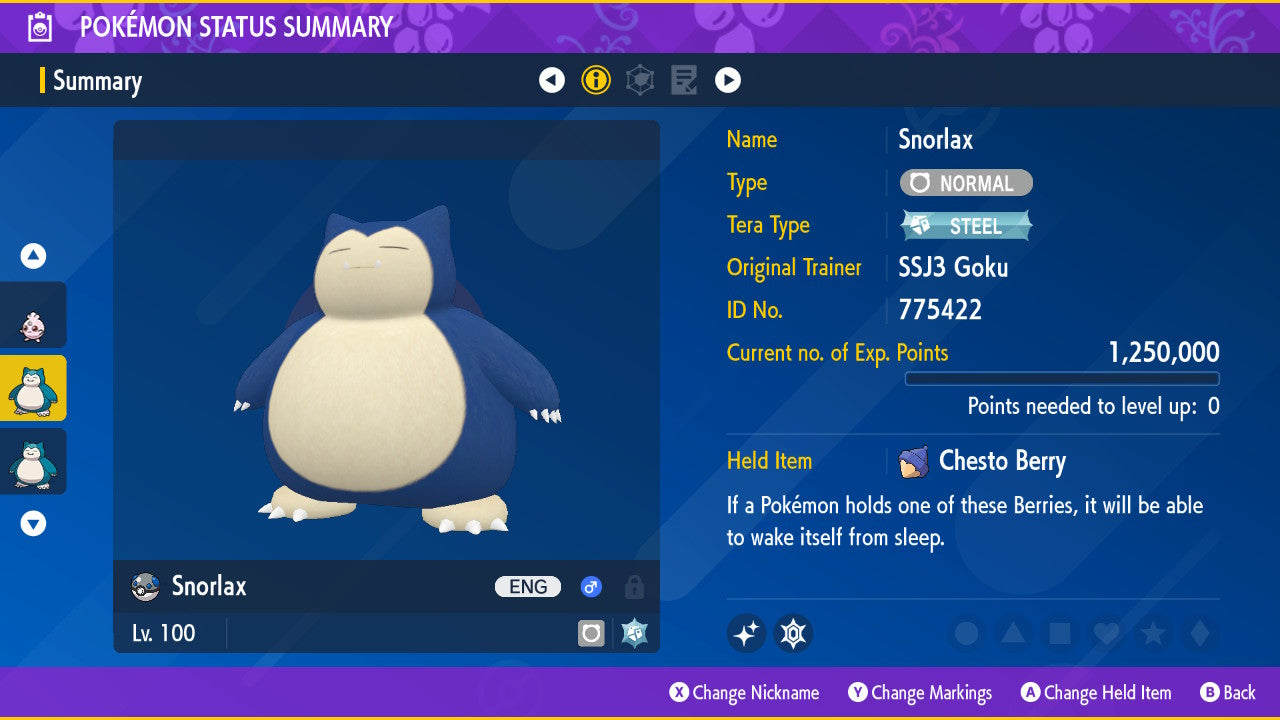This screenshot has width=1280, height=720.
Task: Toggle the star marking
Action: click(1152, 633)
